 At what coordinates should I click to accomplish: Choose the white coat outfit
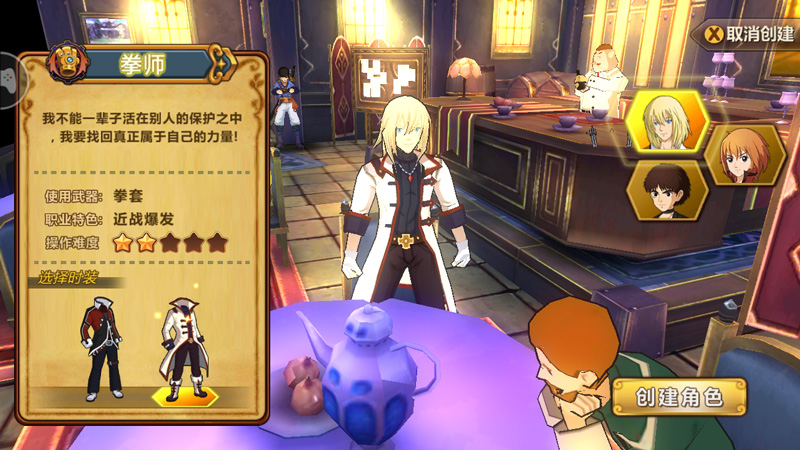coord(185,350)
